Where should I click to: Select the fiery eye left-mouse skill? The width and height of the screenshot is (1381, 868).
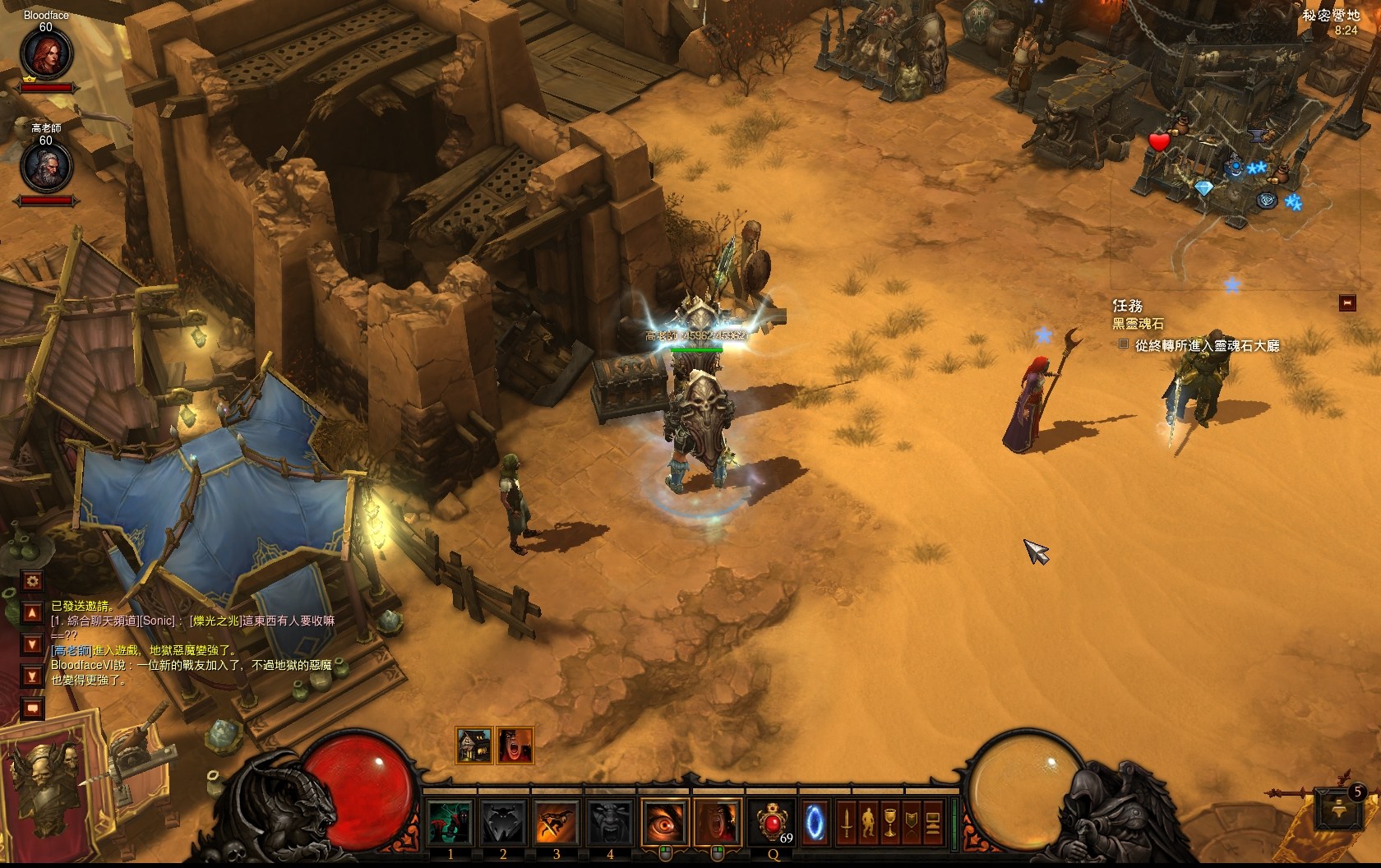(x=665, y=822)
